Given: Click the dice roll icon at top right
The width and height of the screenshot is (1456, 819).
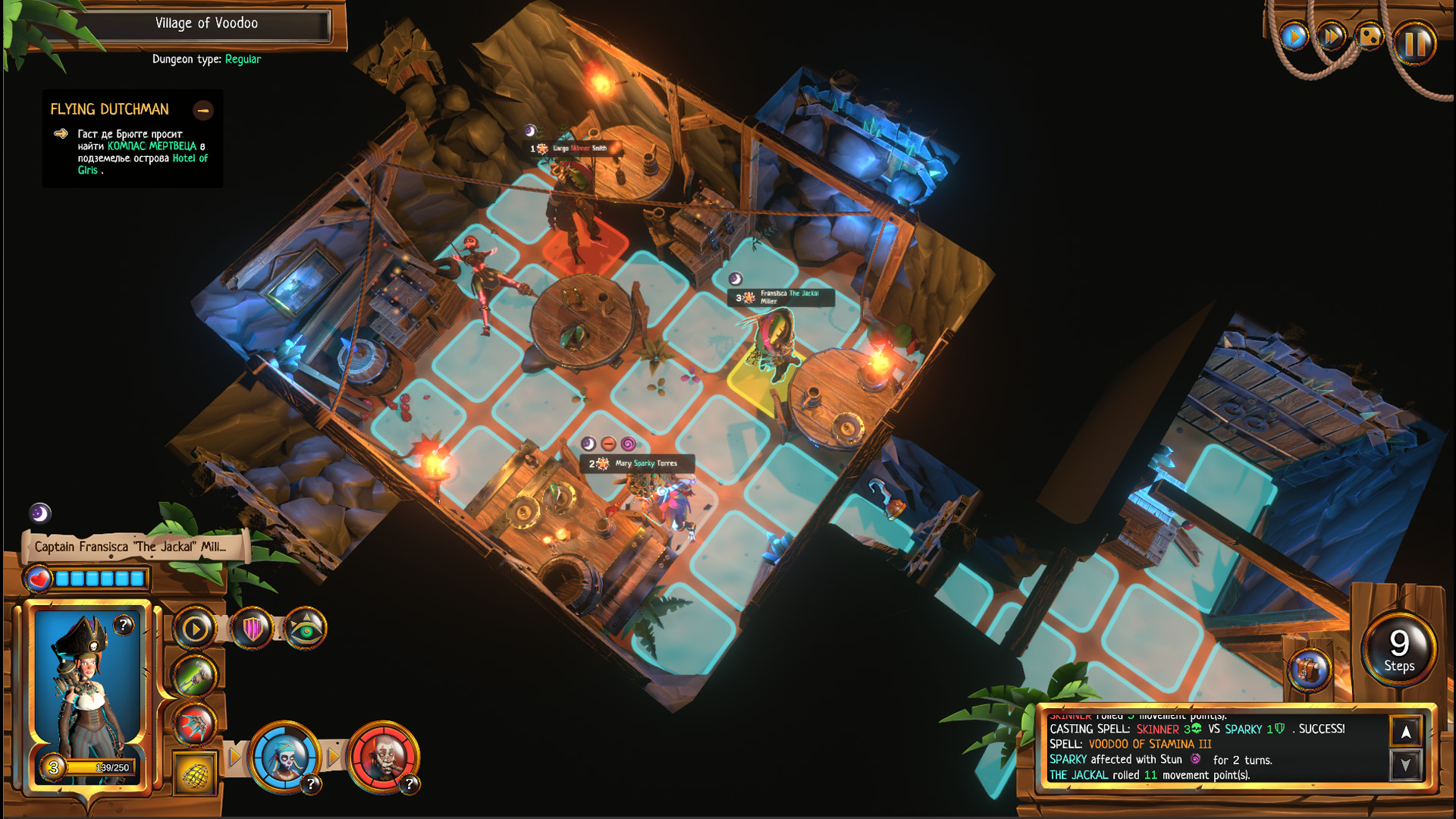Looking at the screenshot, I should point(1370,36).
